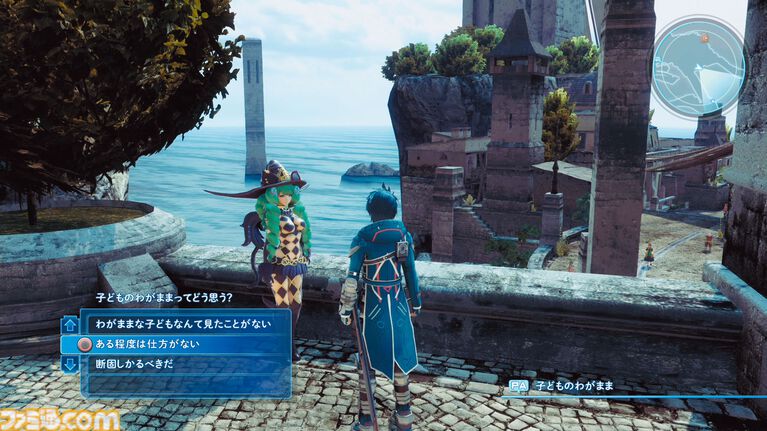Open the circular minimap
The image size is (767, 431).
pos(699,66)
